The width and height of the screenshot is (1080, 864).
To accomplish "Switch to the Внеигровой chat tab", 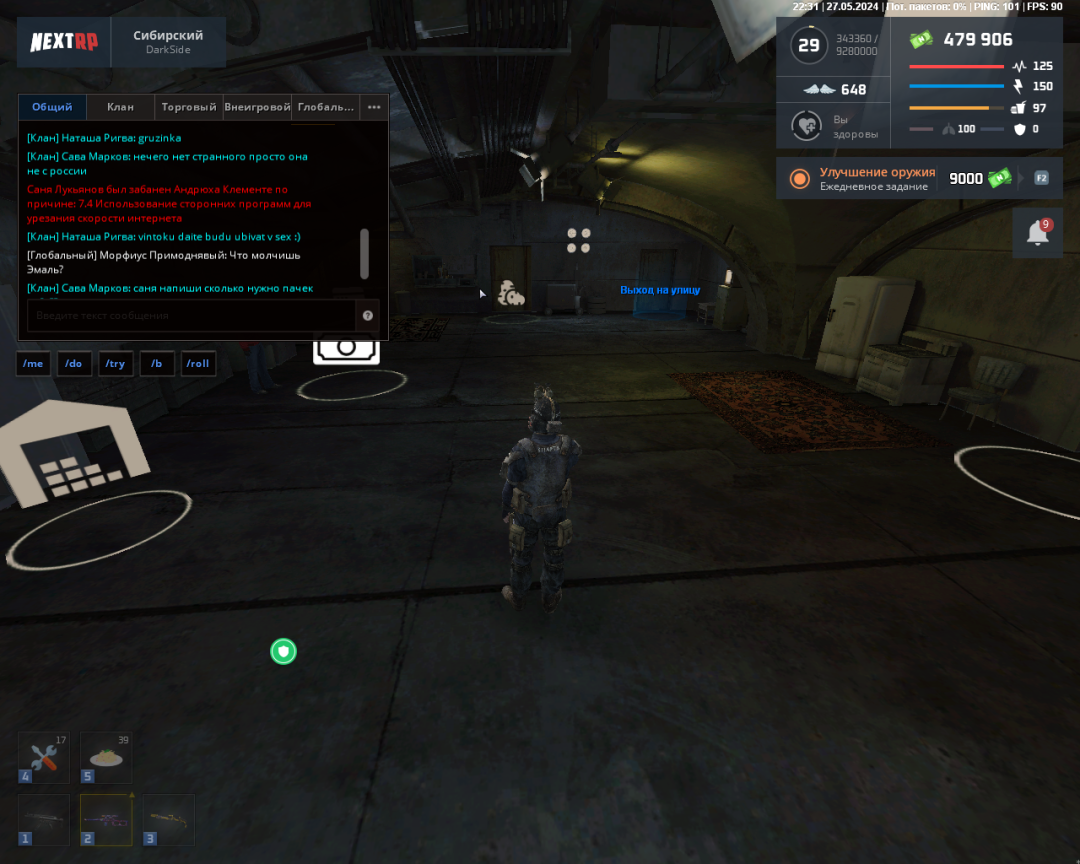I will tap(257, 107).
